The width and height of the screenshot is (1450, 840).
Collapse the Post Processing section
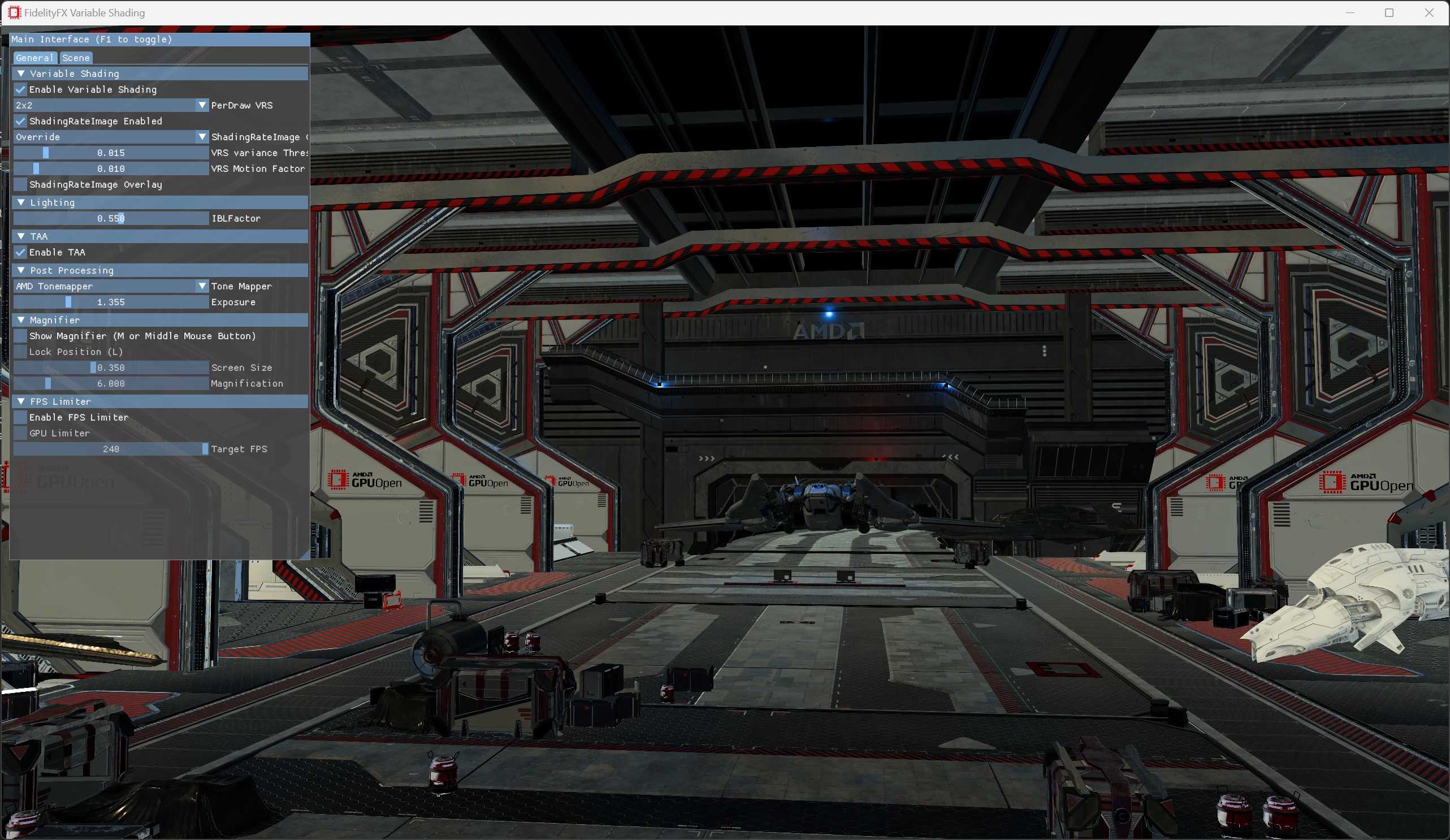pyautogui.click(x=22, y=270)
